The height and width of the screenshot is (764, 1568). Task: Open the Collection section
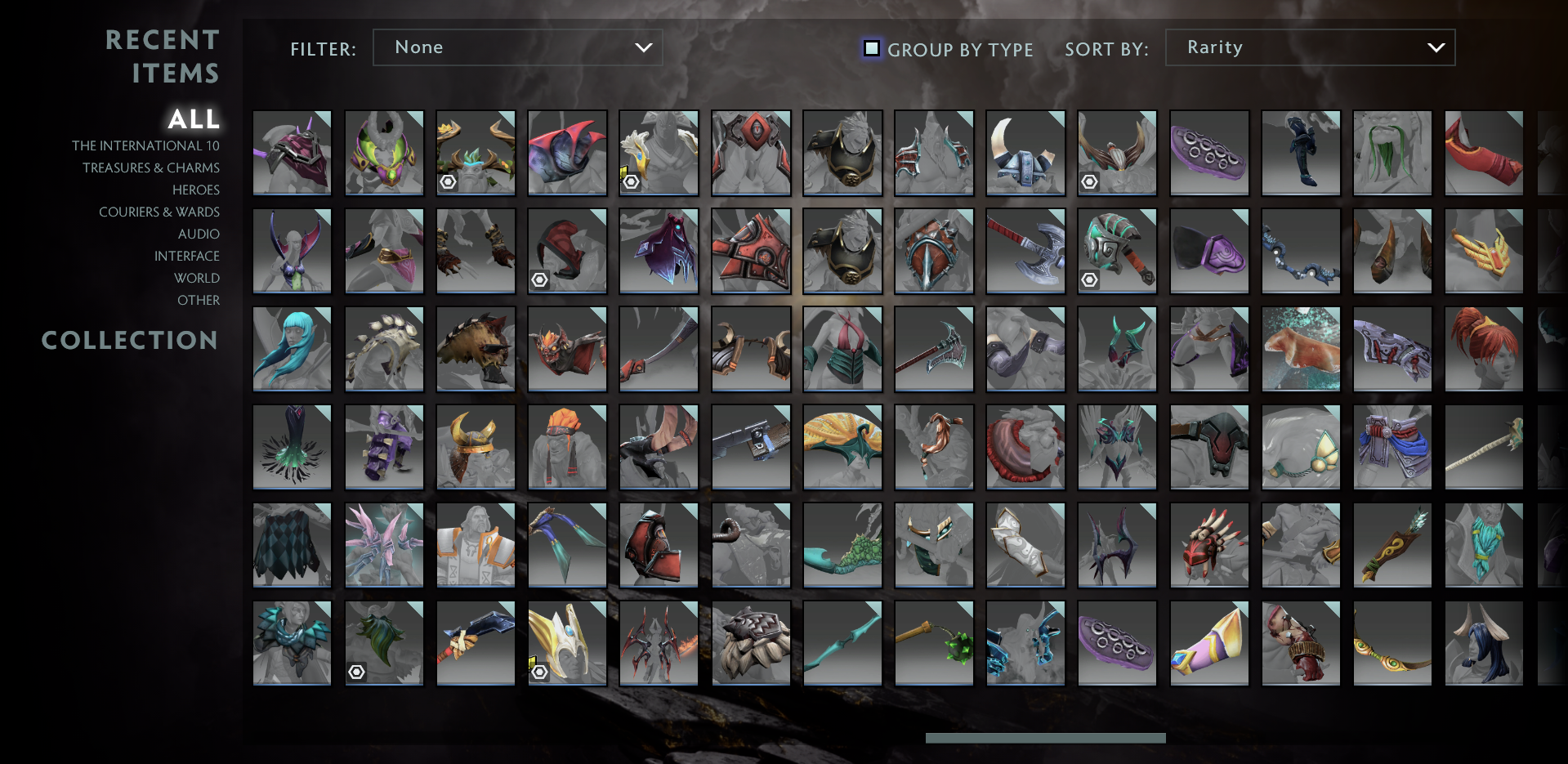click(130, 341)
